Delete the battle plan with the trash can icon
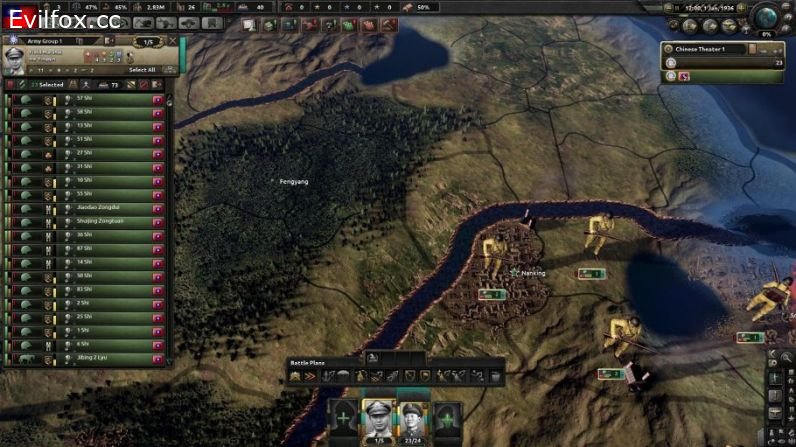 [x=495, y=376]
